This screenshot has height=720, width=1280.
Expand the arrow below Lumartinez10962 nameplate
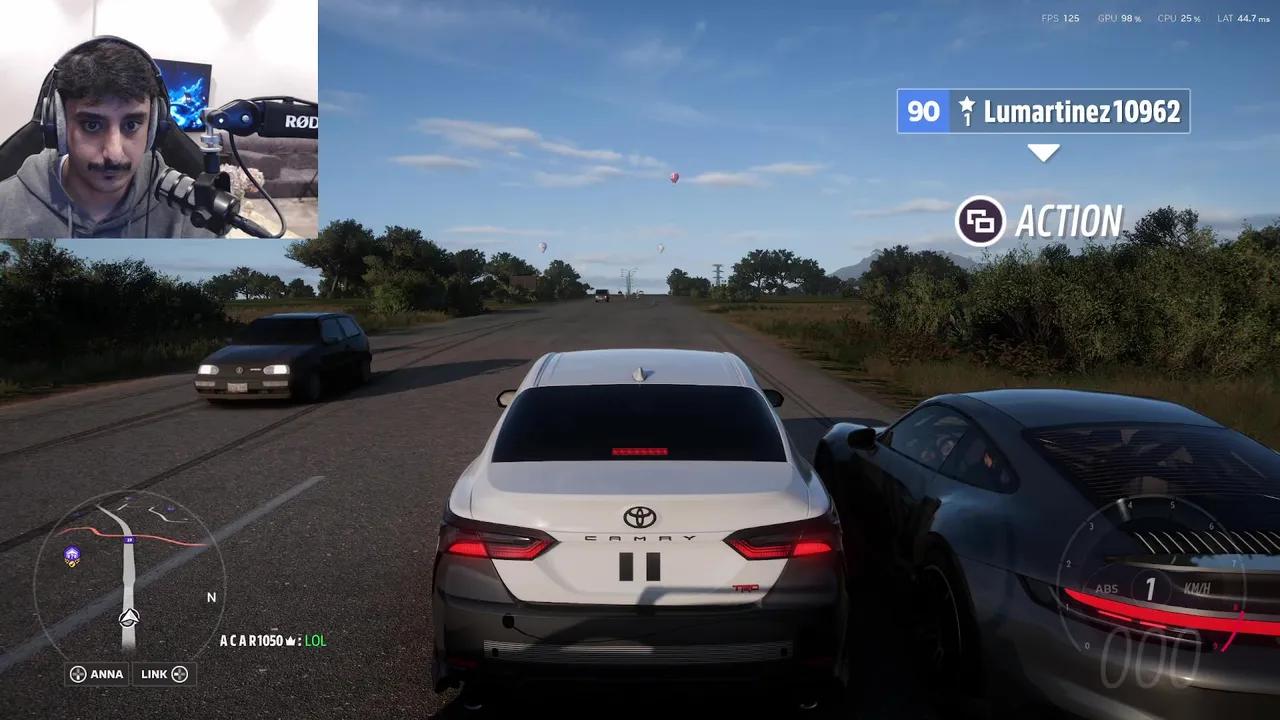[x=1044, y=152]
